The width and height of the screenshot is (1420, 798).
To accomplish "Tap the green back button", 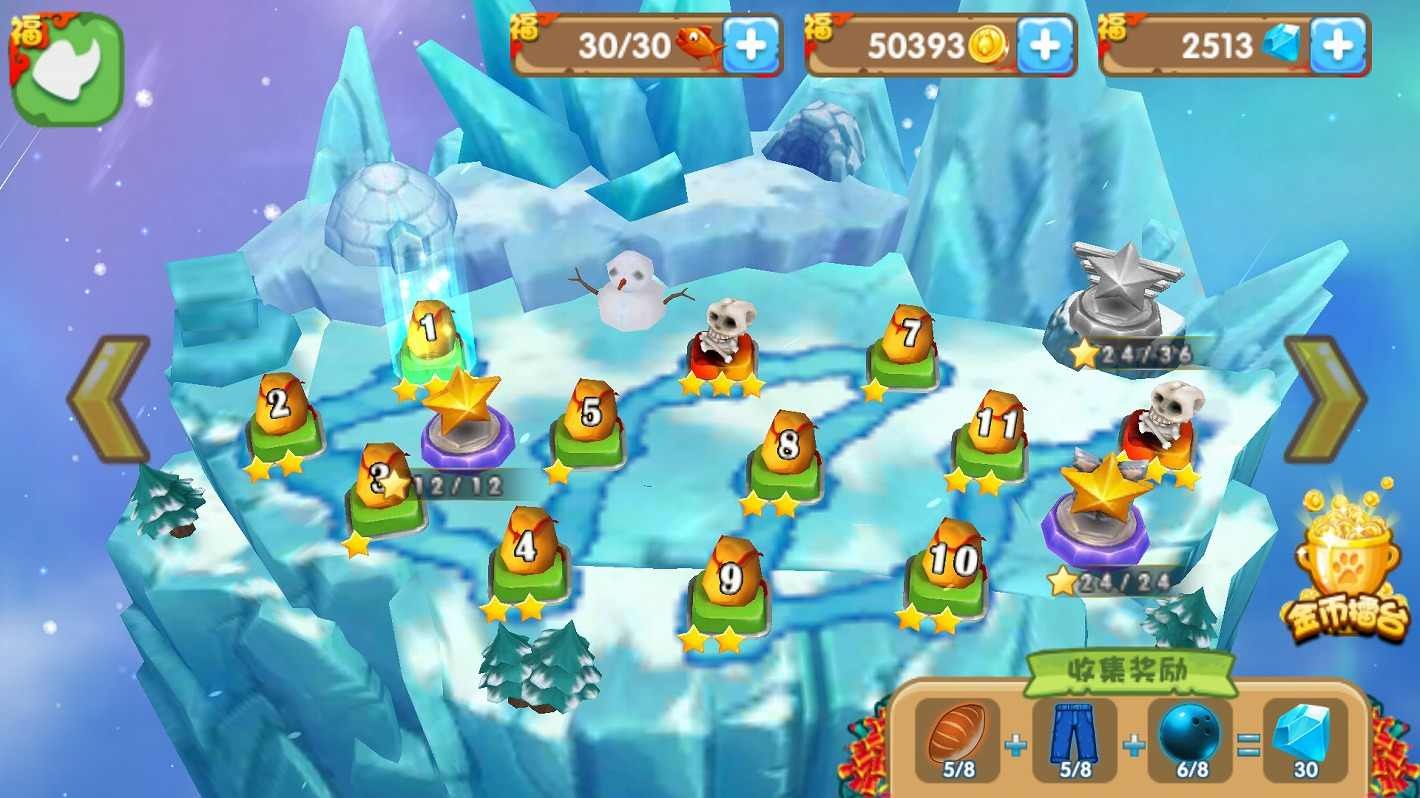I will [66, 69].
